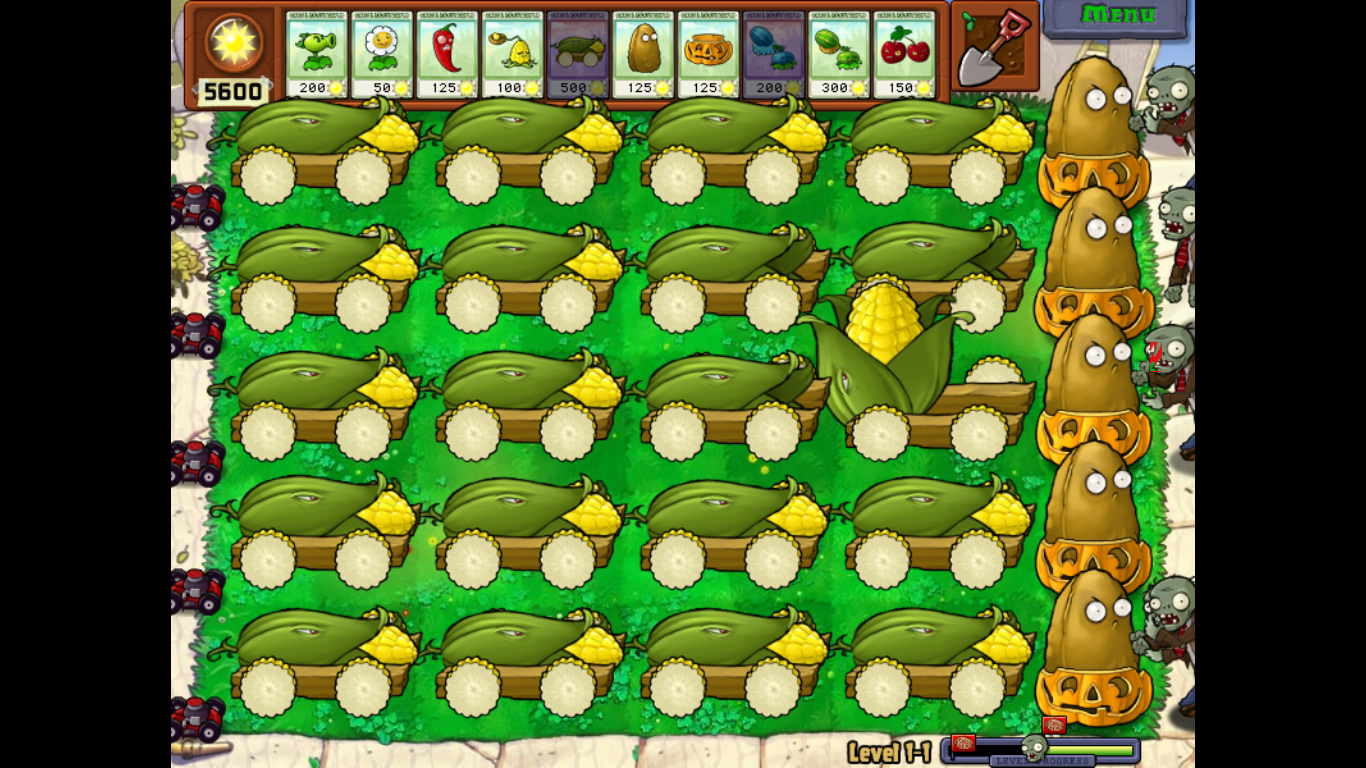Open the Menu button
The height and width of the screenshot is (768, 1366).
click(x=1118, y=15)
